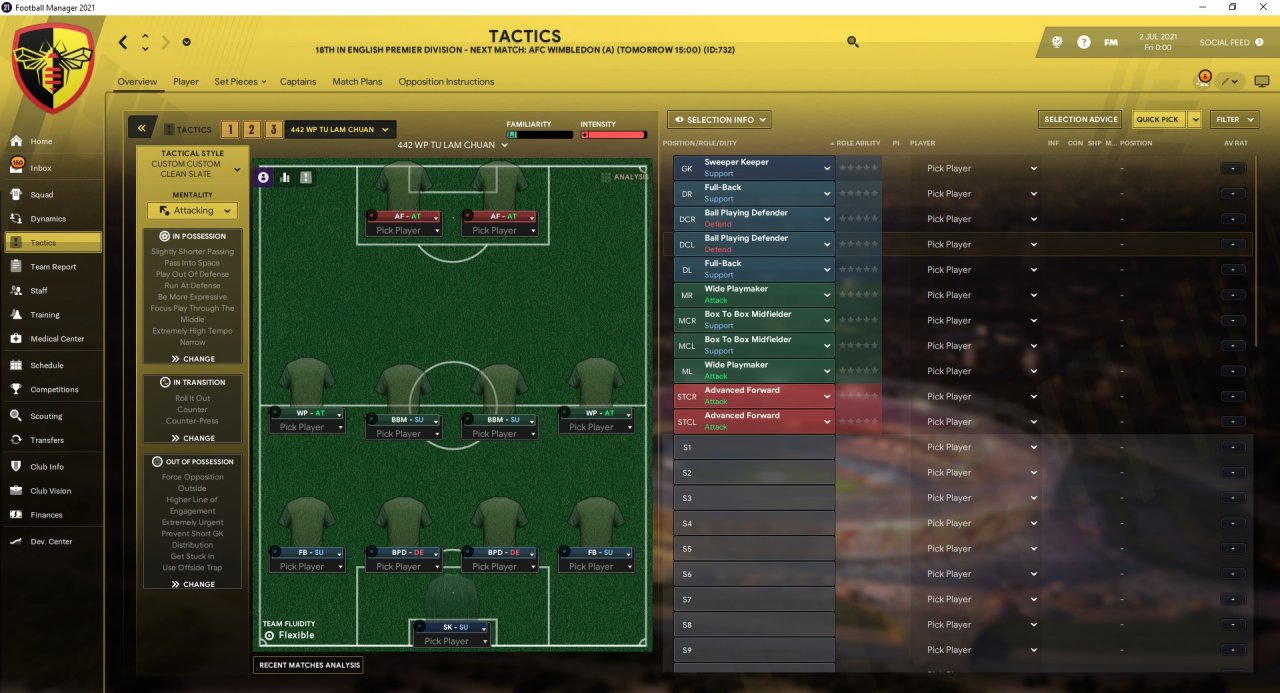The height and width of the screenshot is (693, 1280).
Task: Open the Finances section
Action: pos(46,515)
